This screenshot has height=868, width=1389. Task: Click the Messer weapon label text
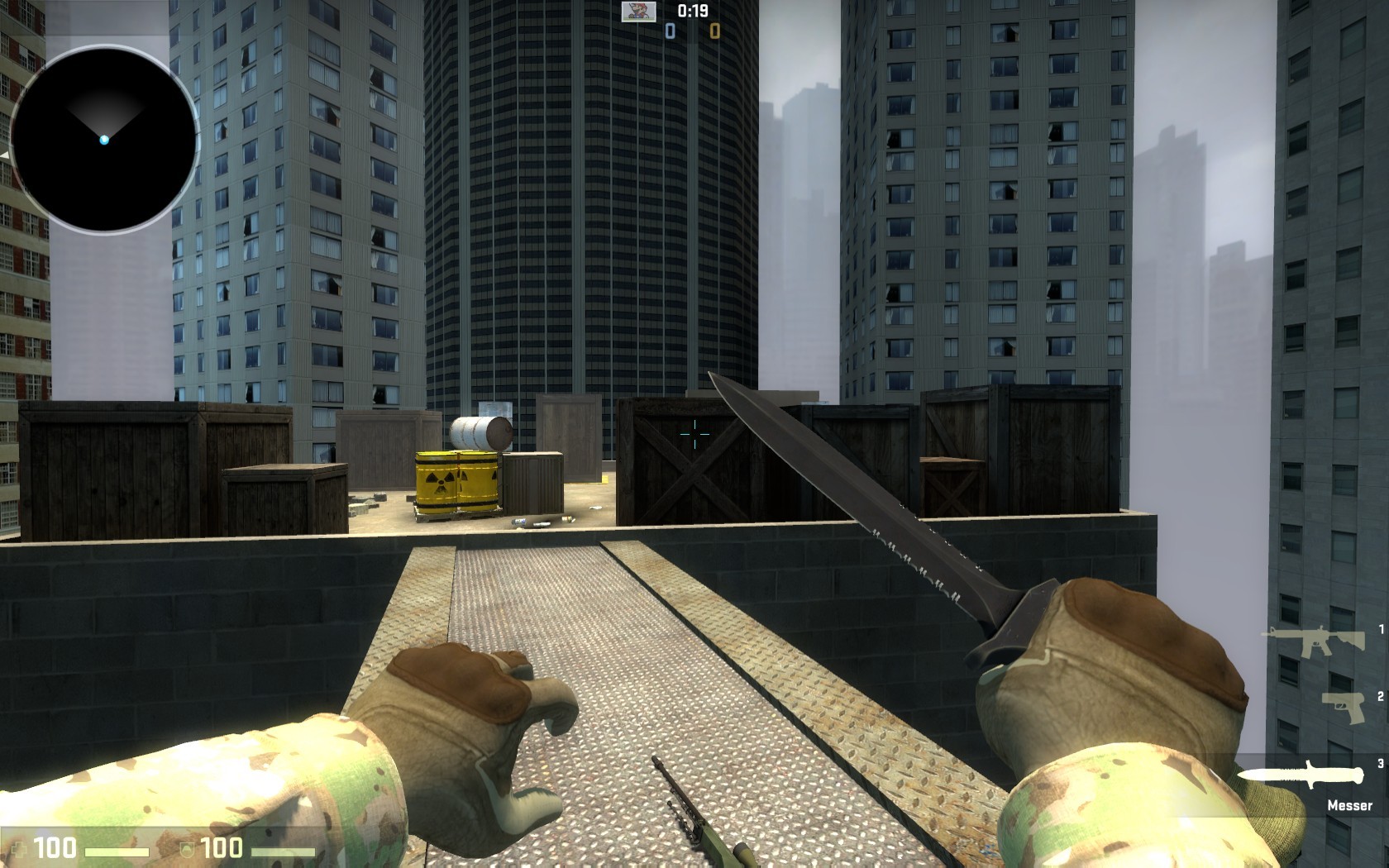click(1350, 804)
